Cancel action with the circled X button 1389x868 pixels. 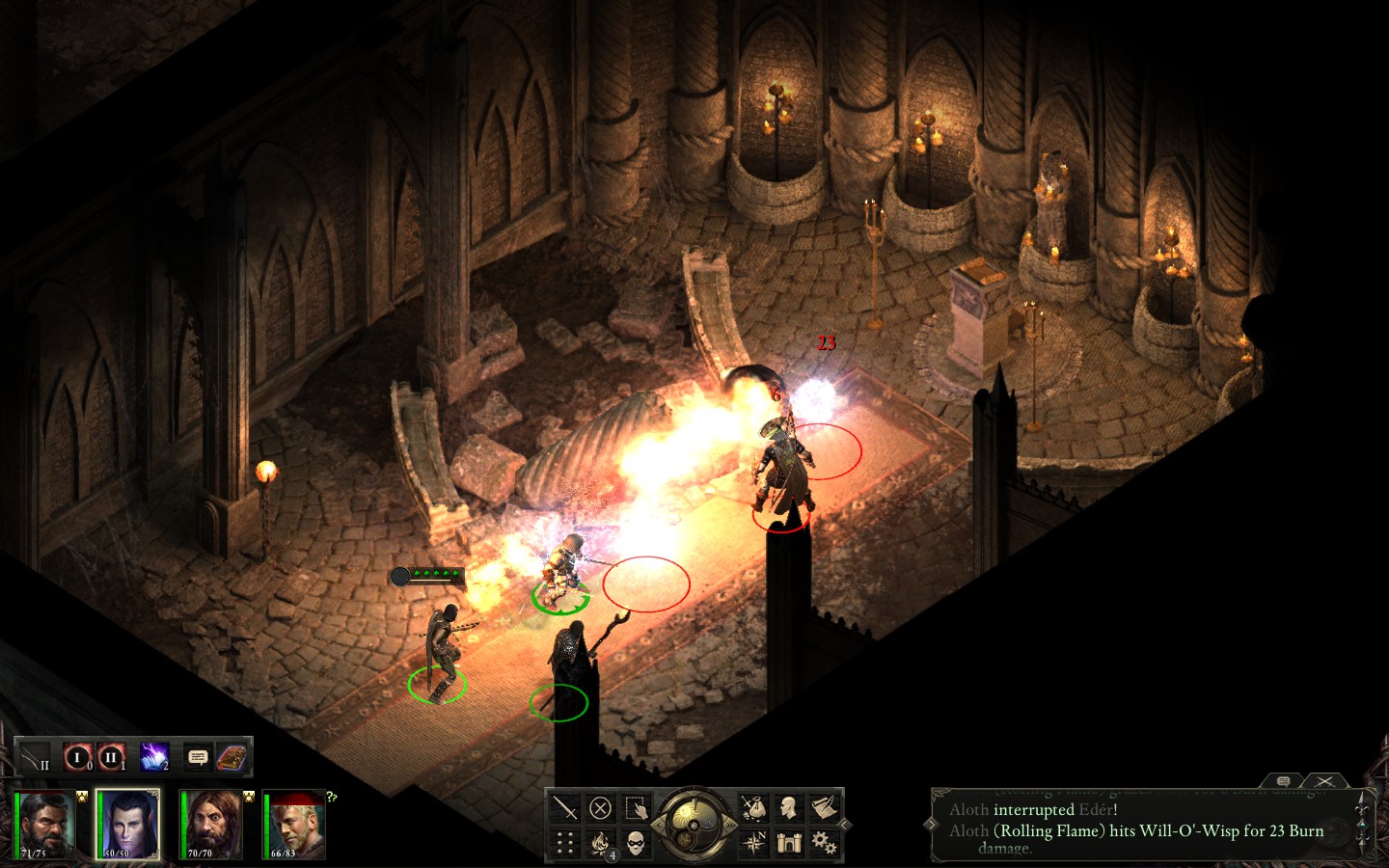(600, 808)
